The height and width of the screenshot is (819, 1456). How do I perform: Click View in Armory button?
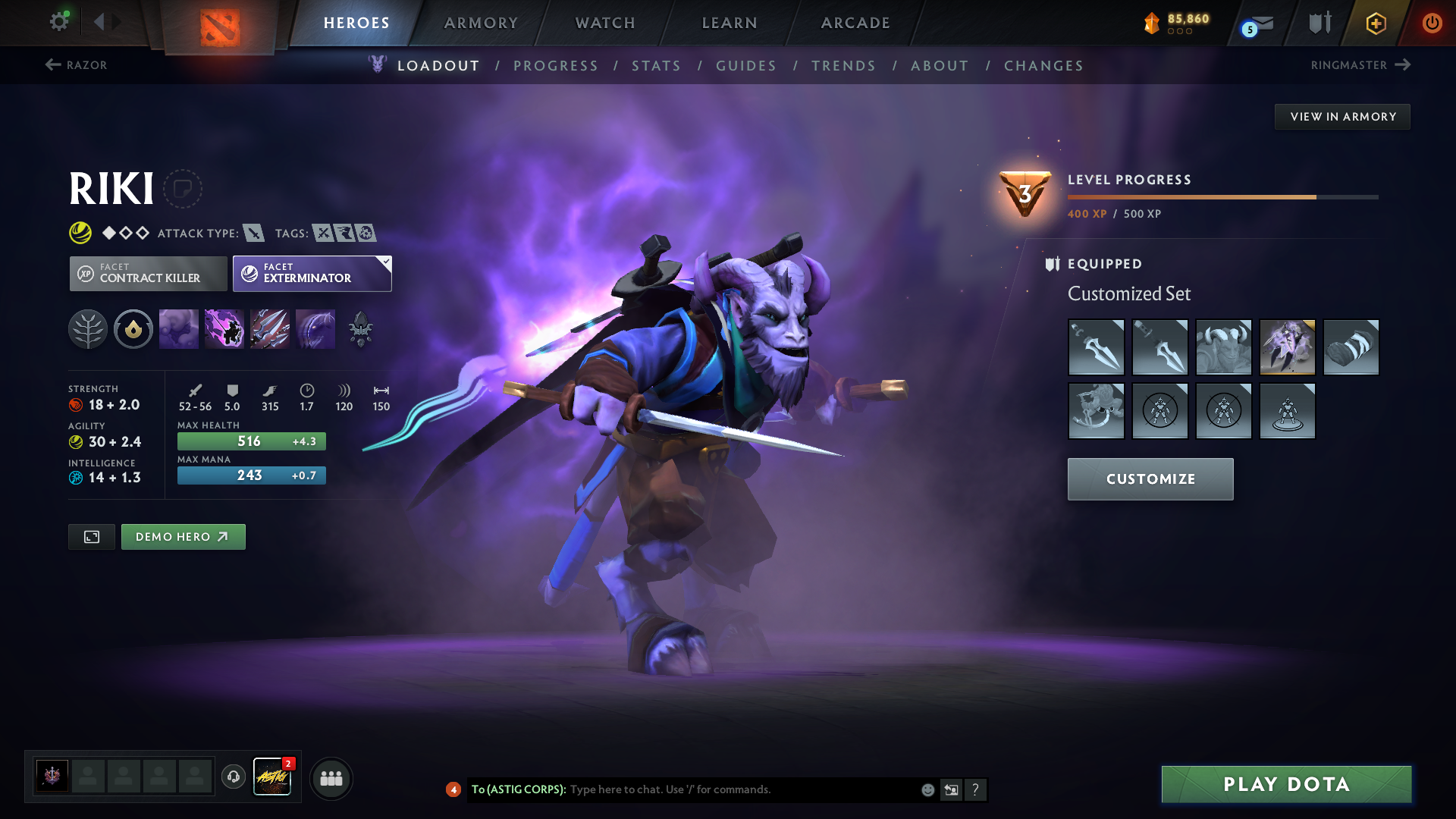click(x=1342, y=117)
